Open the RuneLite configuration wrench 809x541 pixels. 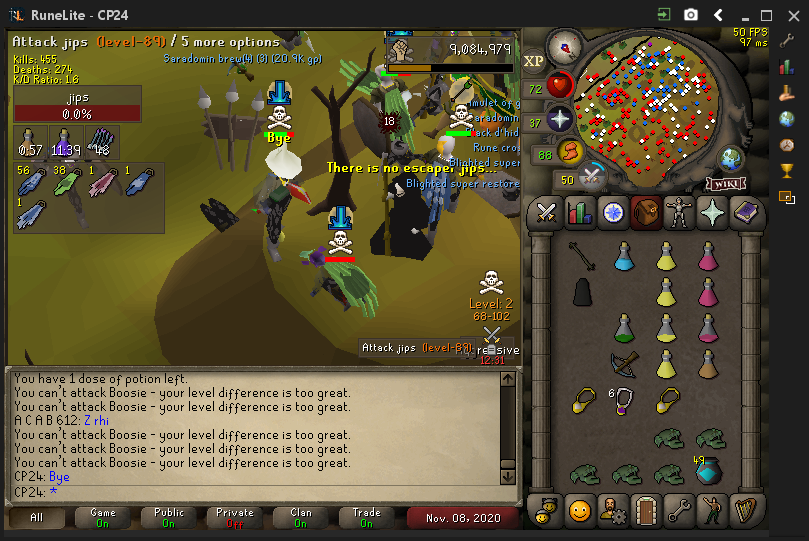786,40
